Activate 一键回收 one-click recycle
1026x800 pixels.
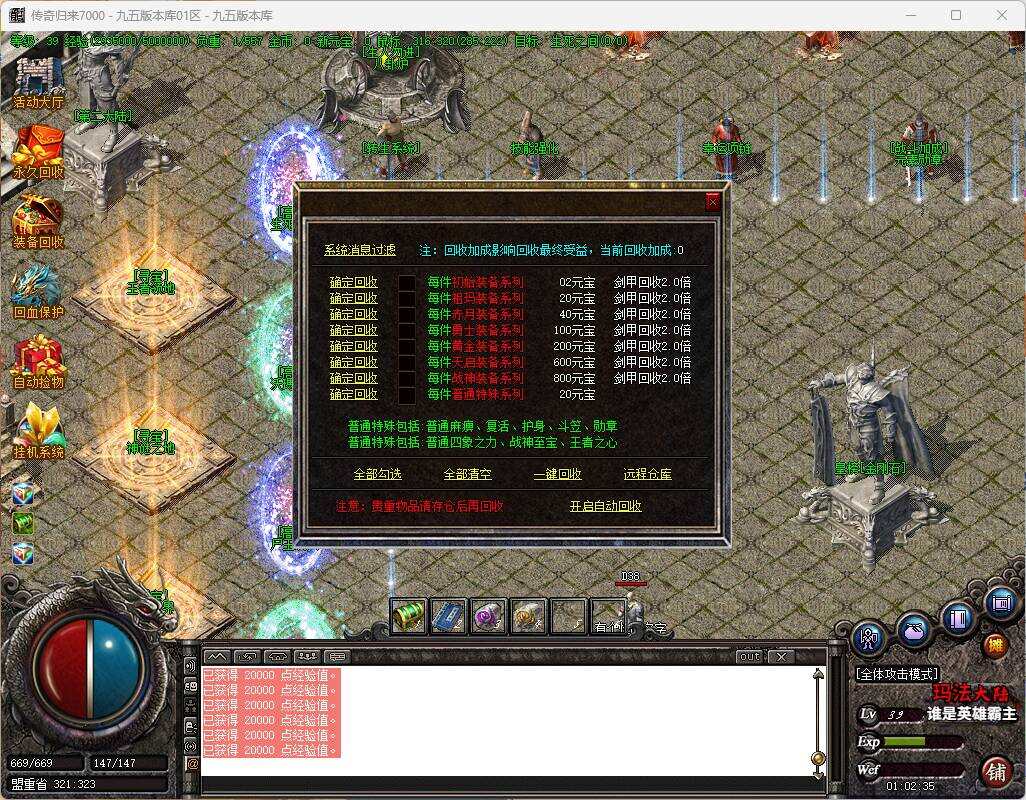(x=557, y=474)
